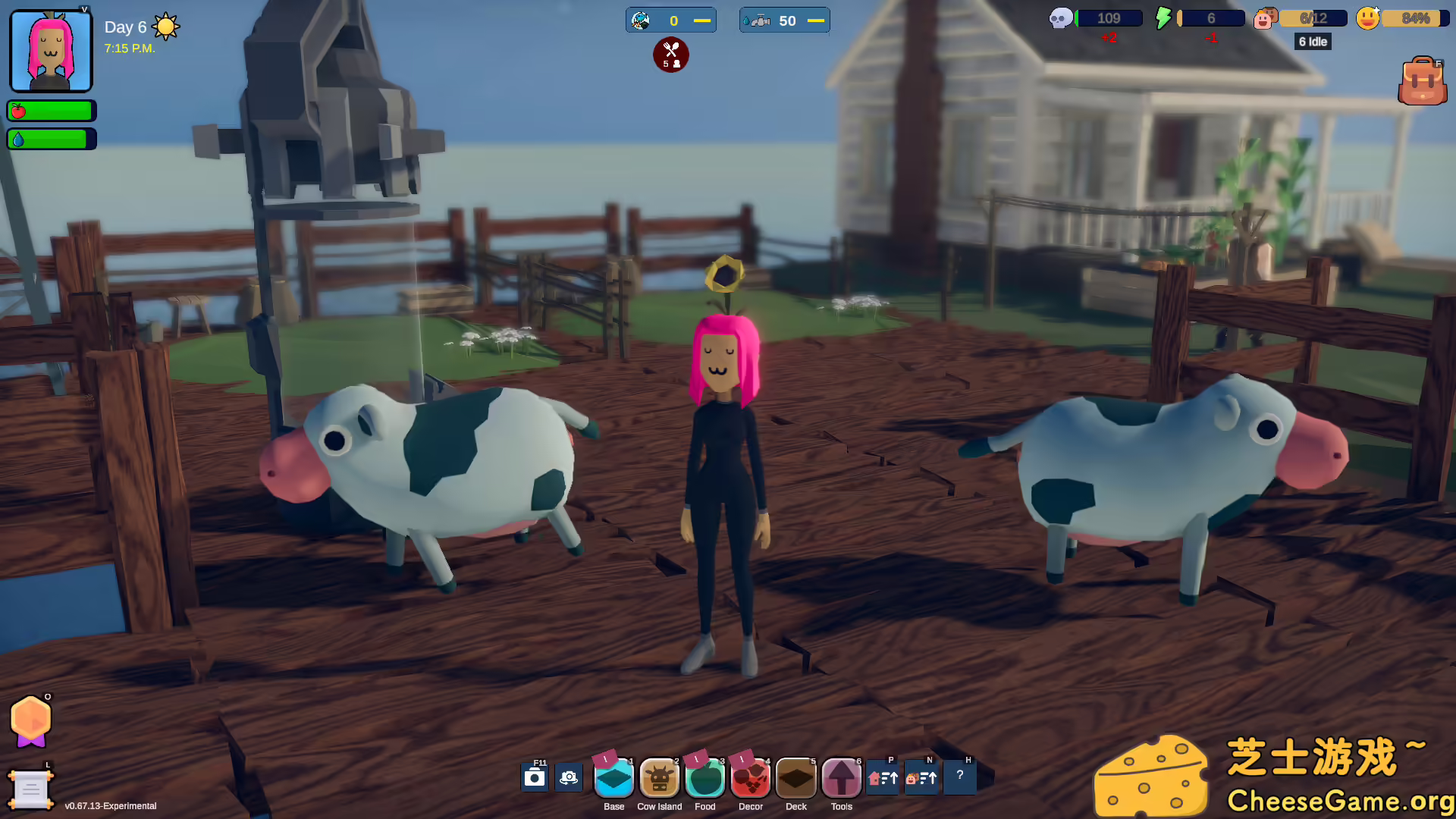Take a screenshot with the camera button
The height and width of the screenshot is (819, 1456).
coord(535,777)
